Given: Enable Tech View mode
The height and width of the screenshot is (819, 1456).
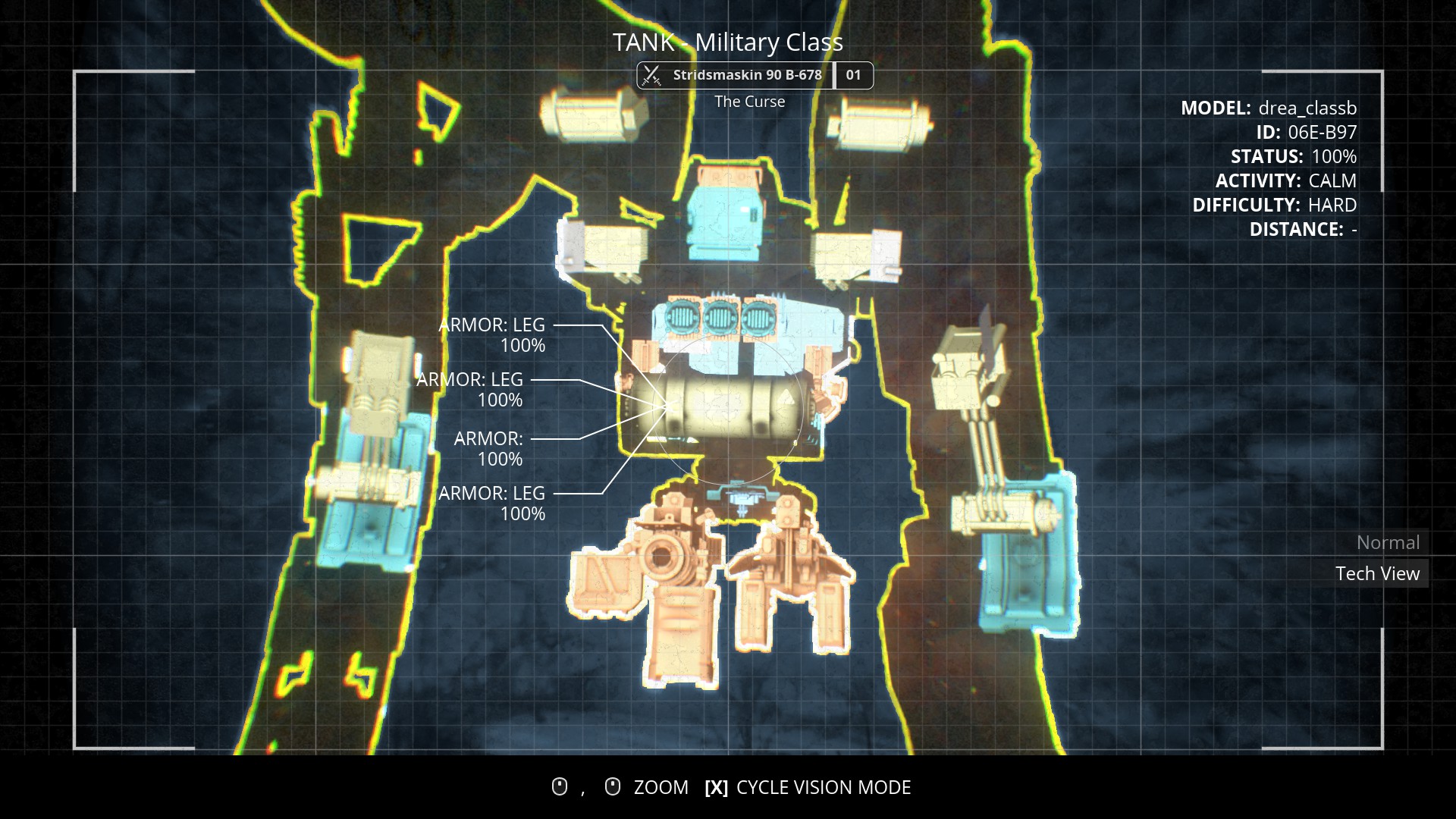Looking at the screenshot, I should (1379, 574).
